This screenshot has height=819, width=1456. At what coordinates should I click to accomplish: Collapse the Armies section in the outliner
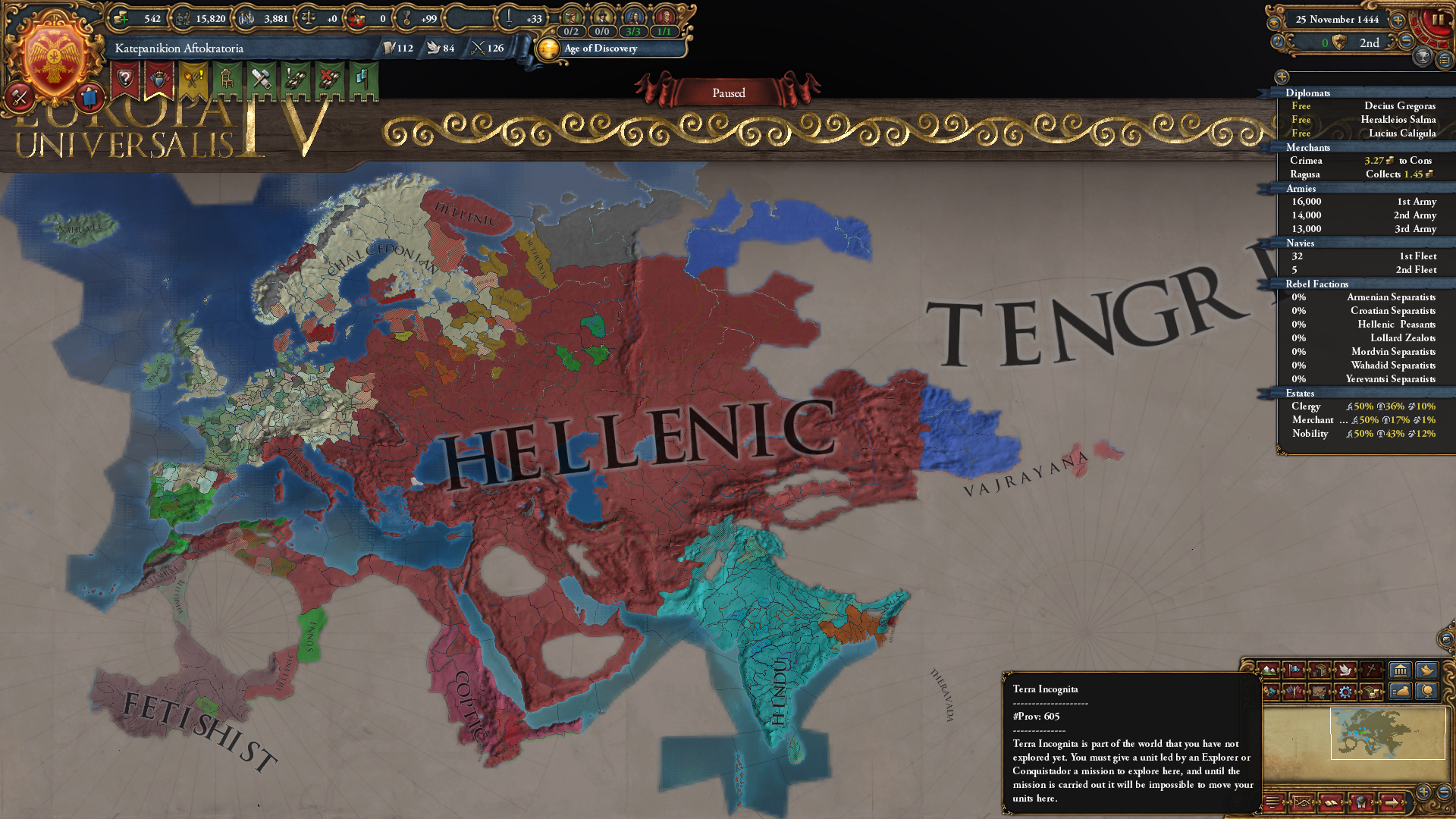(x=1301, y=188)
